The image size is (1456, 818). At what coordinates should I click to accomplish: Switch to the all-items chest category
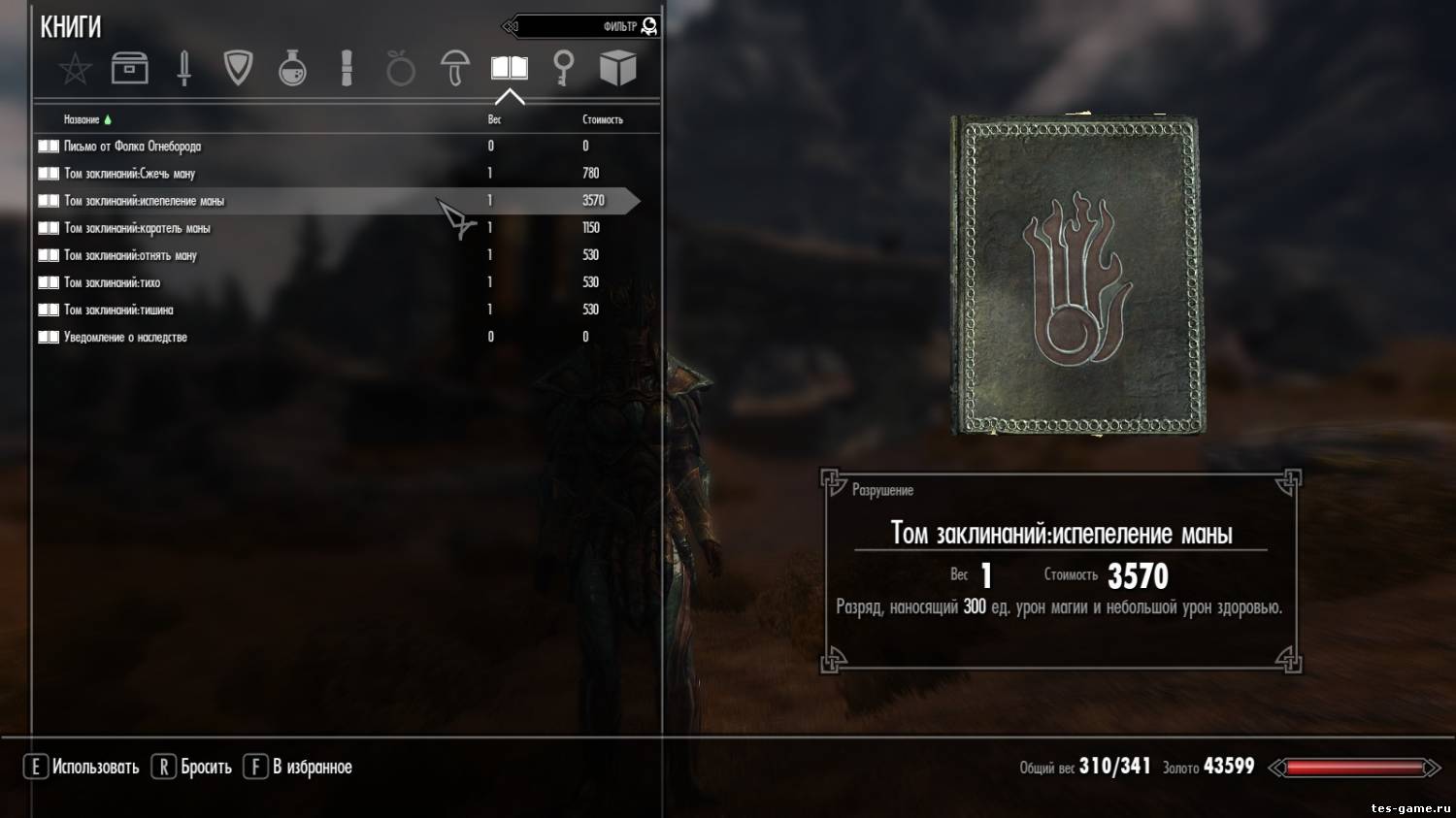tap(129, 69)
